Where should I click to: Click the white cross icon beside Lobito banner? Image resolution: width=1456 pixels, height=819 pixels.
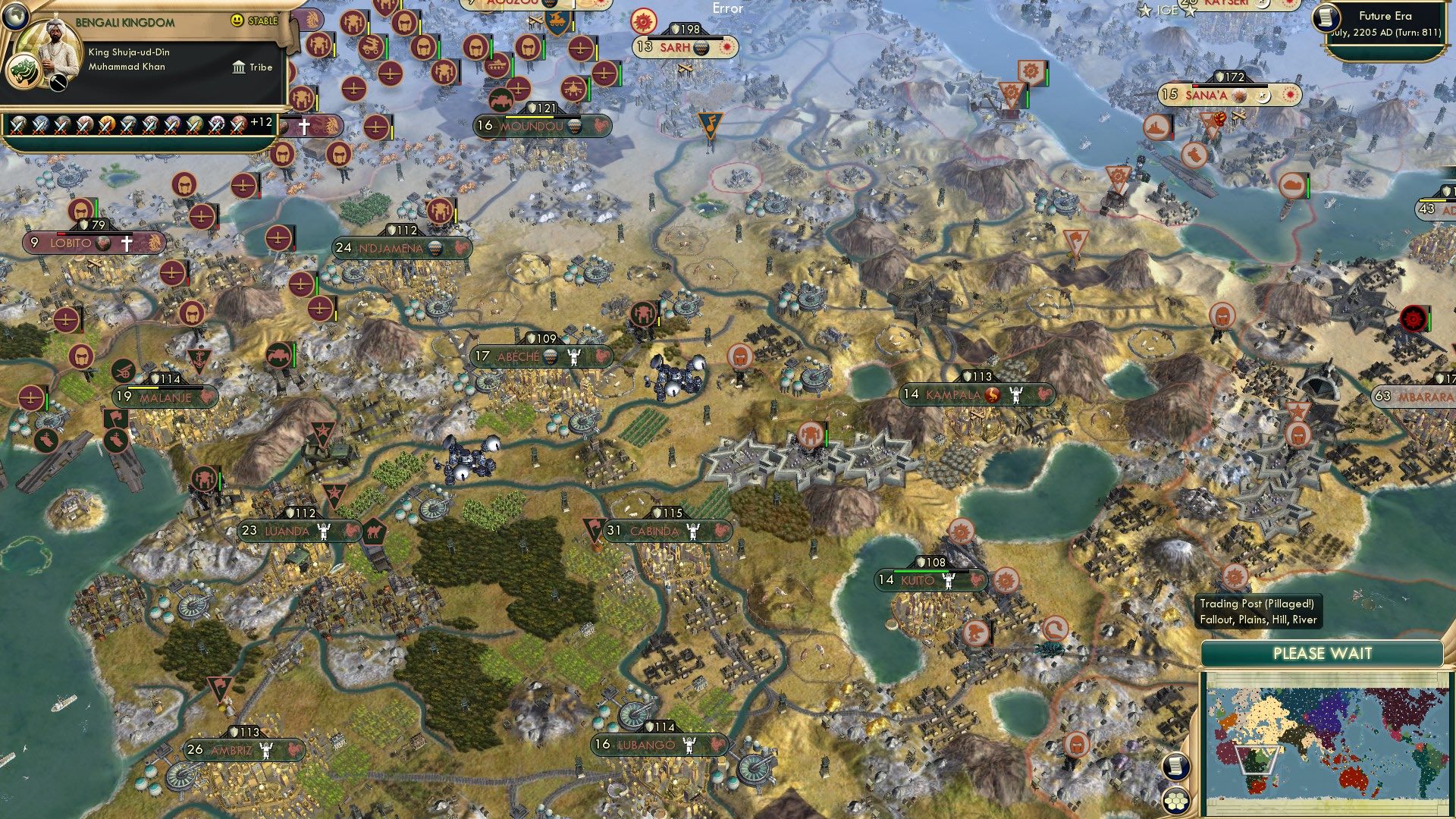click(x=127, y=243)
